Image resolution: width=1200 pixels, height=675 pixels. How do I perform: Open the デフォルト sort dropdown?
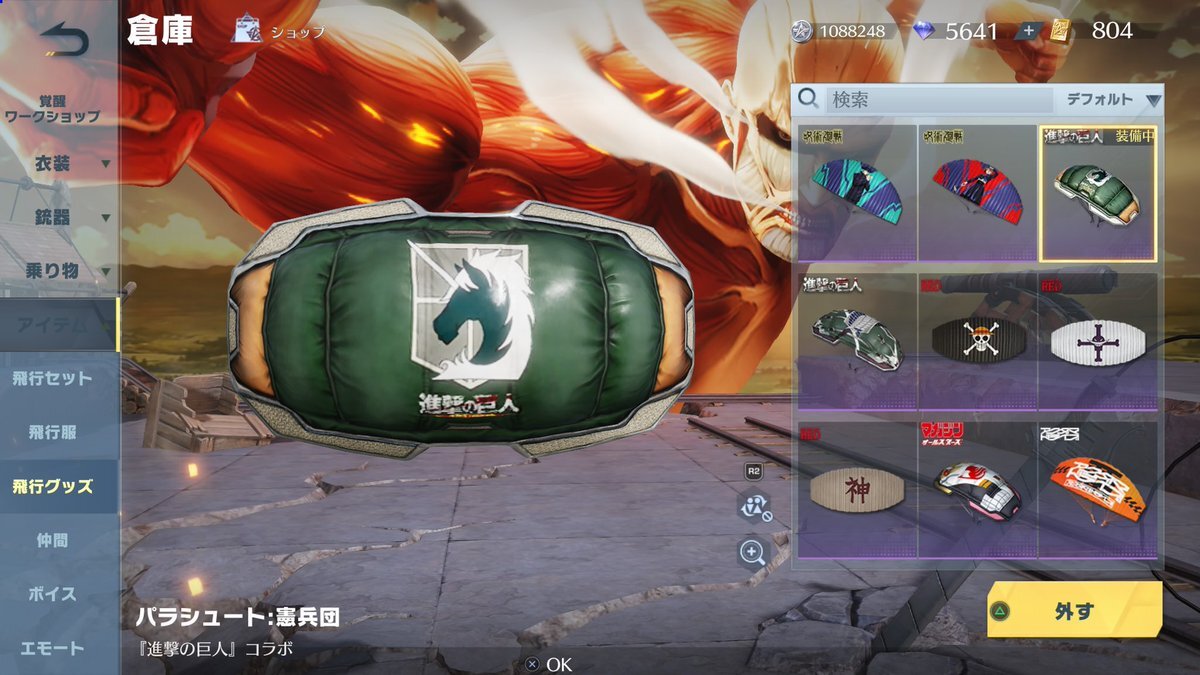(1112, 100)
